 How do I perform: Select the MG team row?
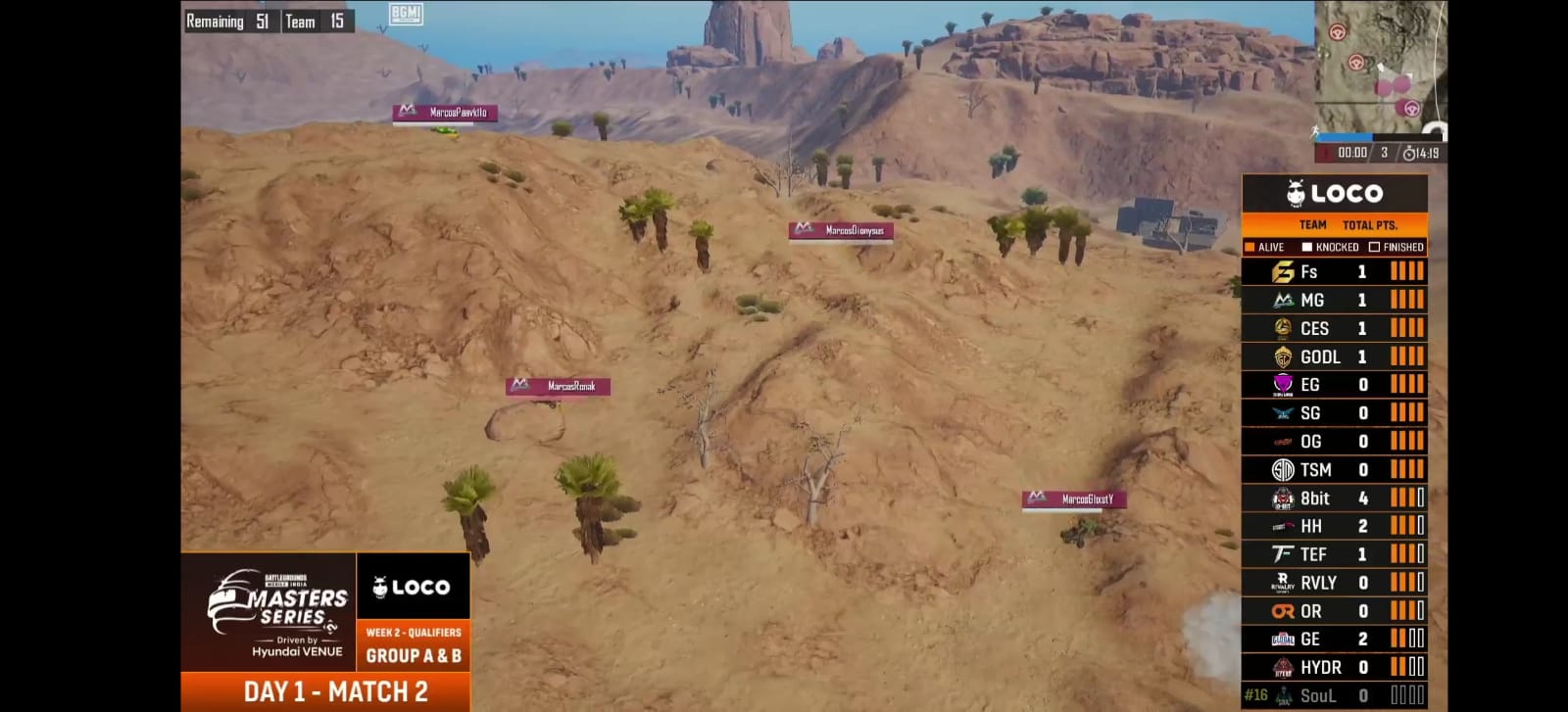[1334, 301]
